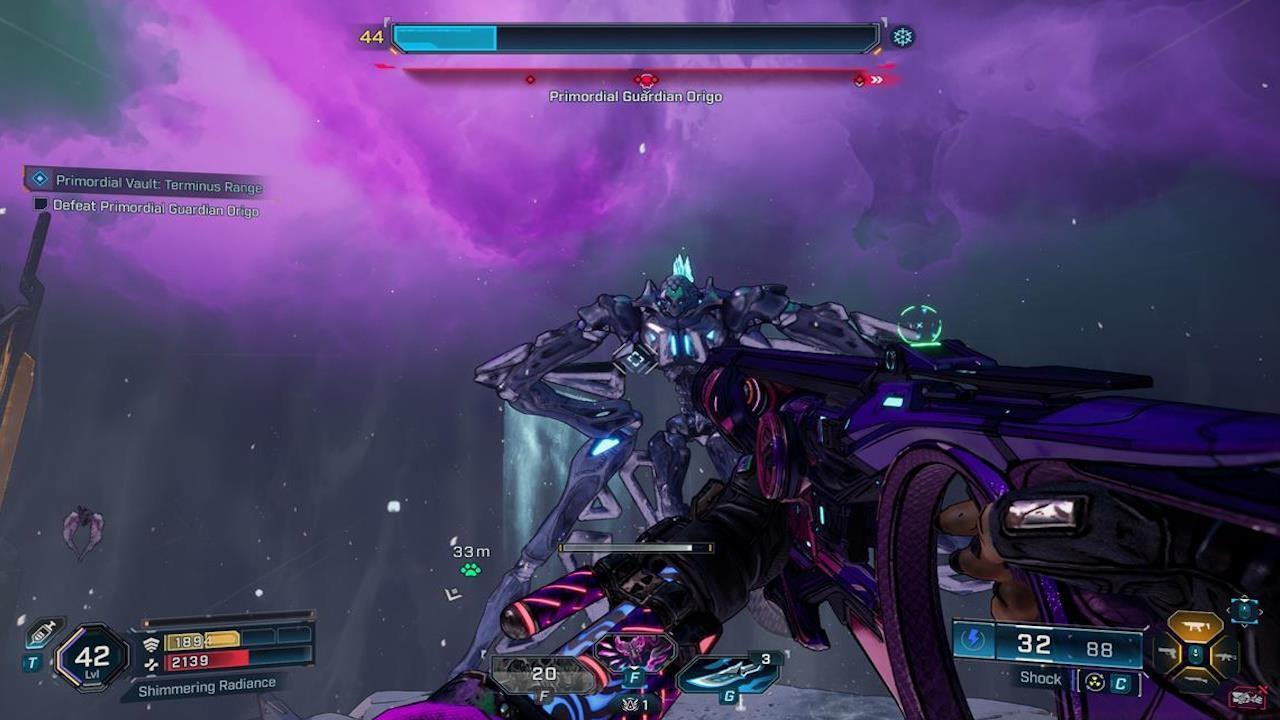Toggle the red-crossed trinket icon in the corner

pyautogui.click(x=1246, y=696)
